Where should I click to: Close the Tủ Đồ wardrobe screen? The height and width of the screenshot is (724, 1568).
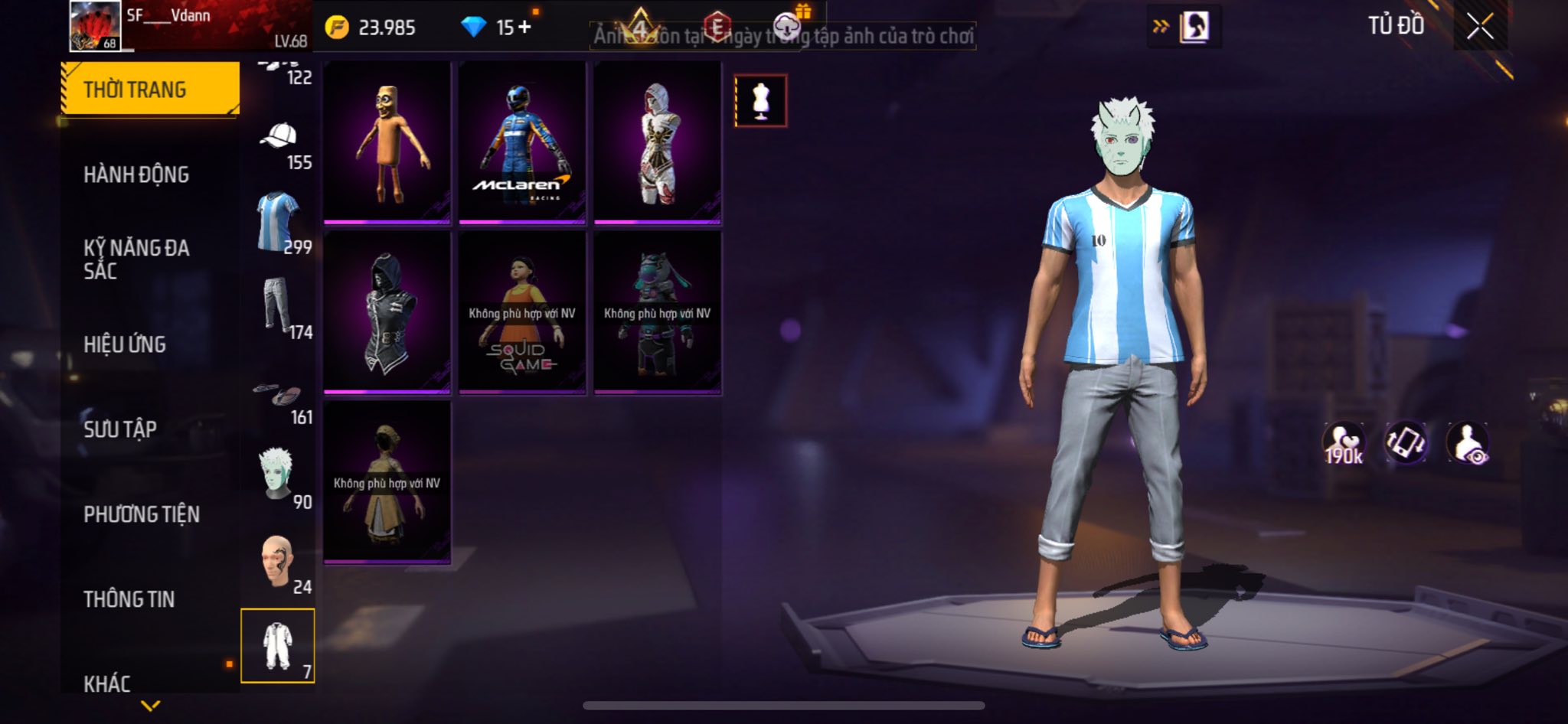pyautogui.click(x=1480, y=27)
